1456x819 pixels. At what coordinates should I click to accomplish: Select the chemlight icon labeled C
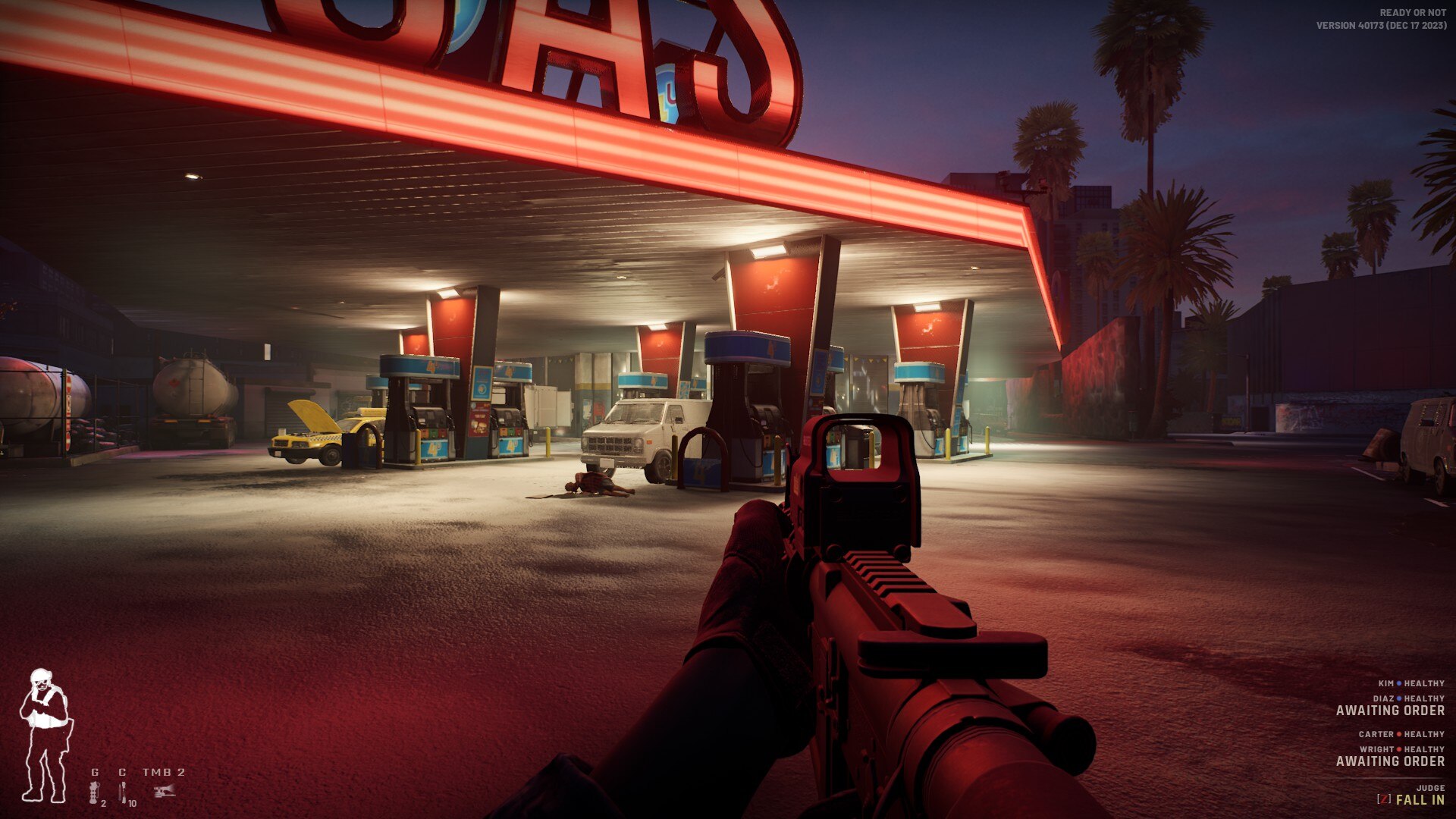(x=122, y=792)
